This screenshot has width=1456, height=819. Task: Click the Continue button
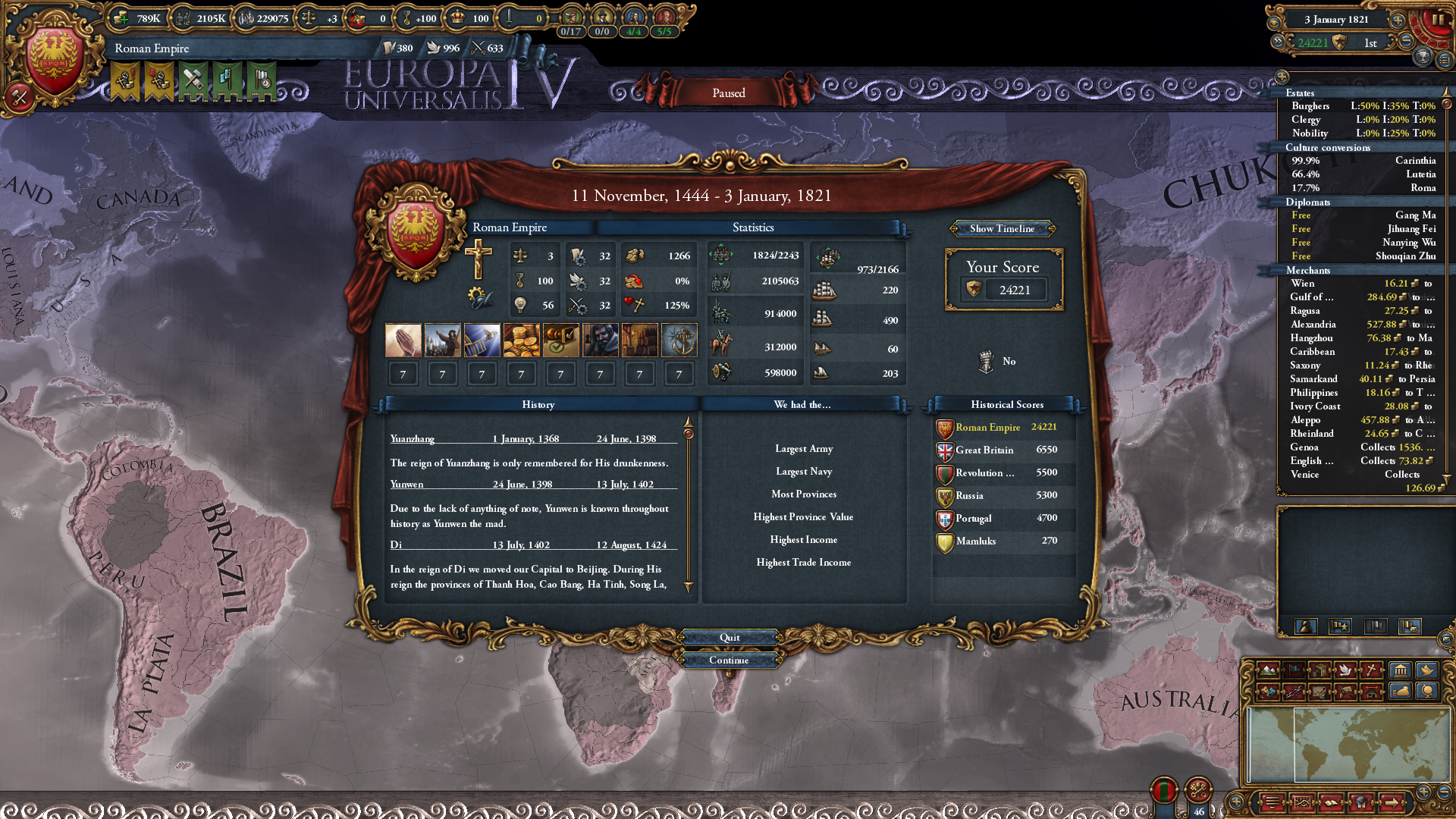point(729,660)
